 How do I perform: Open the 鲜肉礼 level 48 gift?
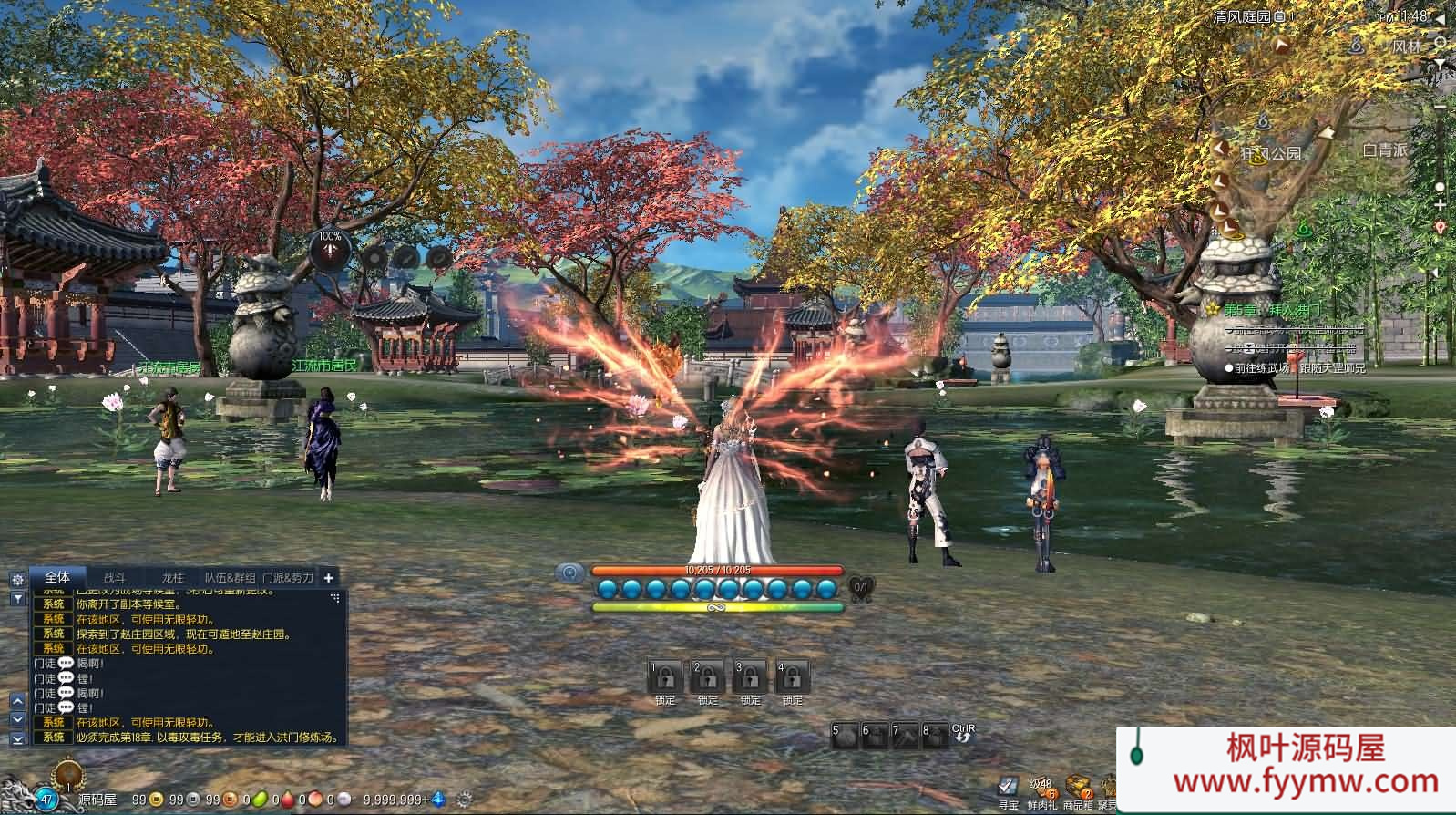(1041, 789)
